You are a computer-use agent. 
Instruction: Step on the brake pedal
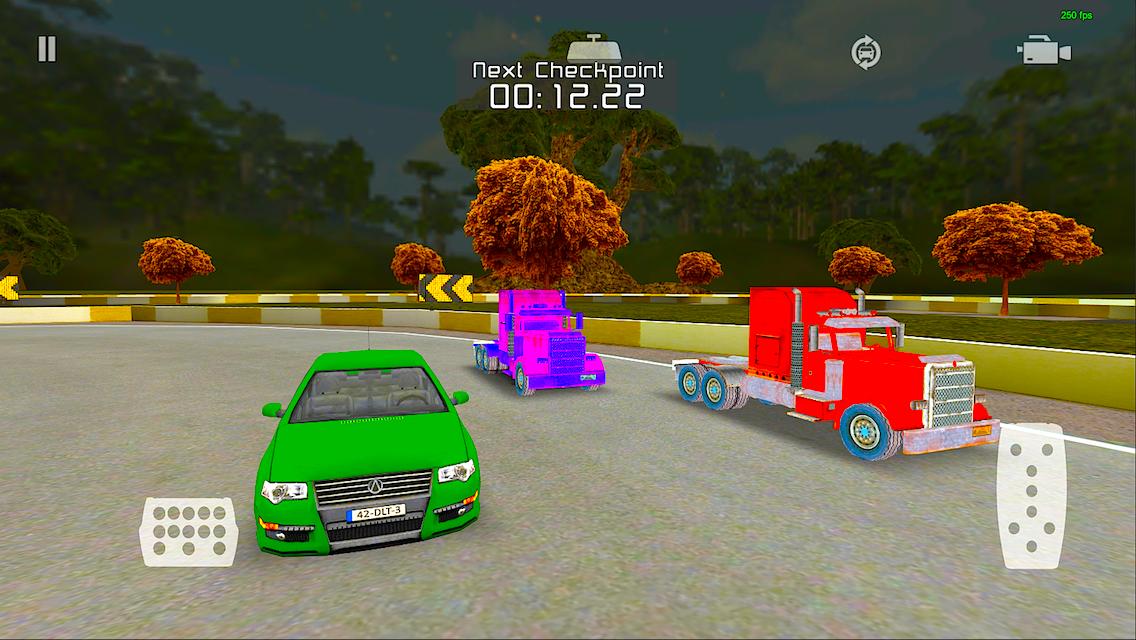coord(187,531)
